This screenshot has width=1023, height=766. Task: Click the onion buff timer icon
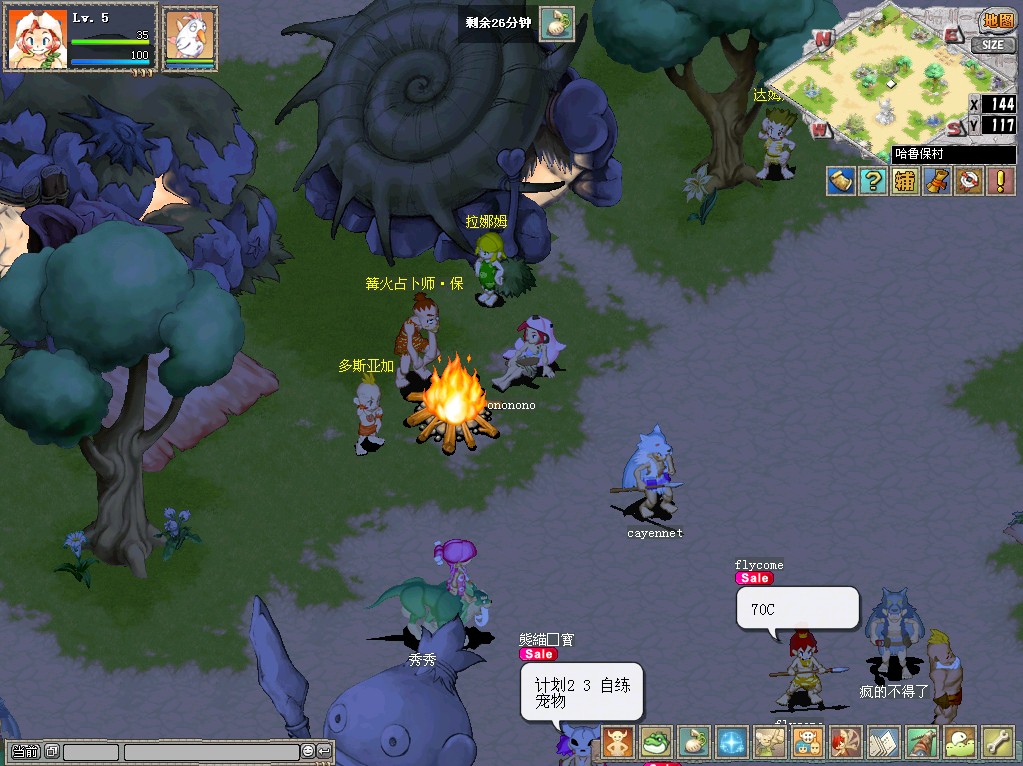(556, 23)
